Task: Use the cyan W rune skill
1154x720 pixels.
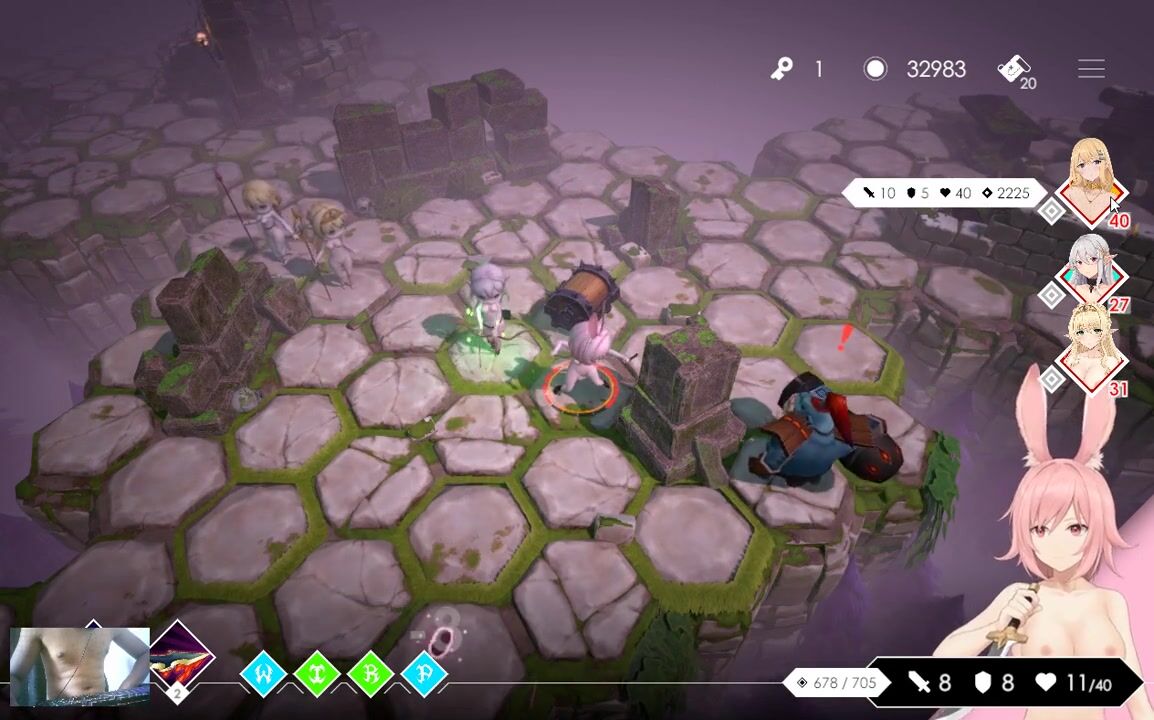Action: click(x=264, y=675)
